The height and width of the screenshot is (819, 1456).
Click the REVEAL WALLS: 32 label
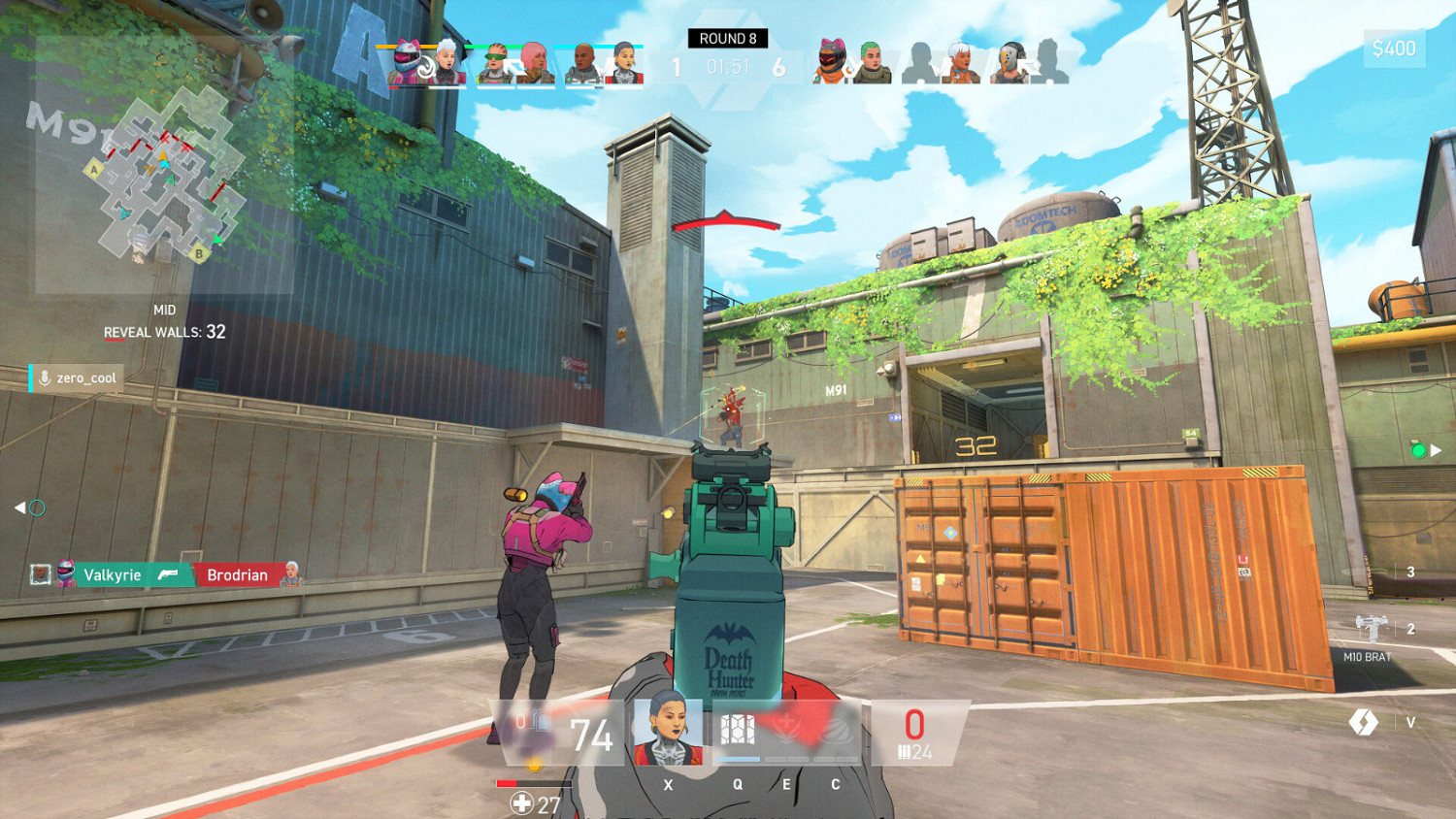pos(163,332)
